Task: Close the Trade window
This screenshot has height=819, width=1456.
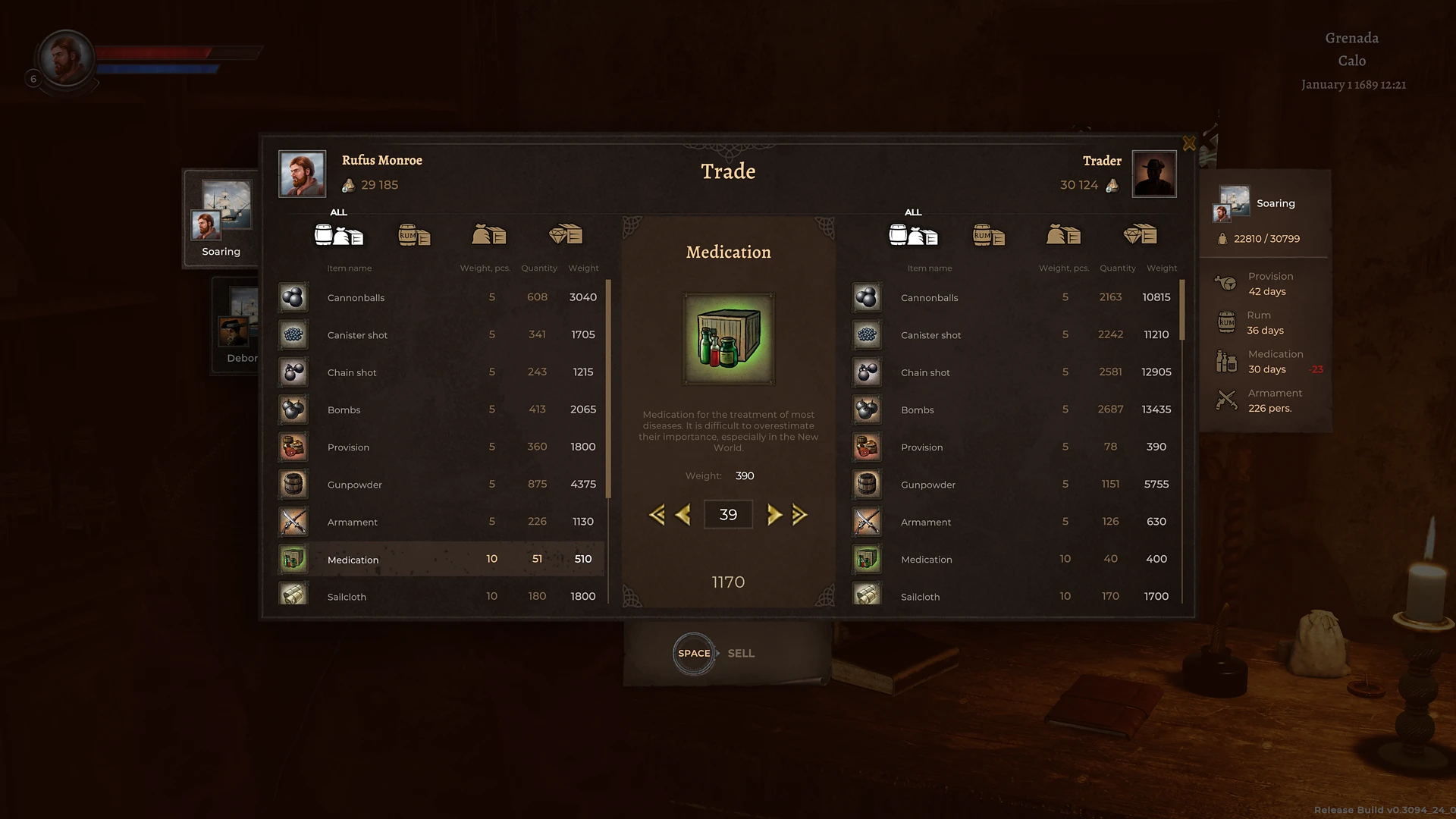Action: coord(1188,143)
